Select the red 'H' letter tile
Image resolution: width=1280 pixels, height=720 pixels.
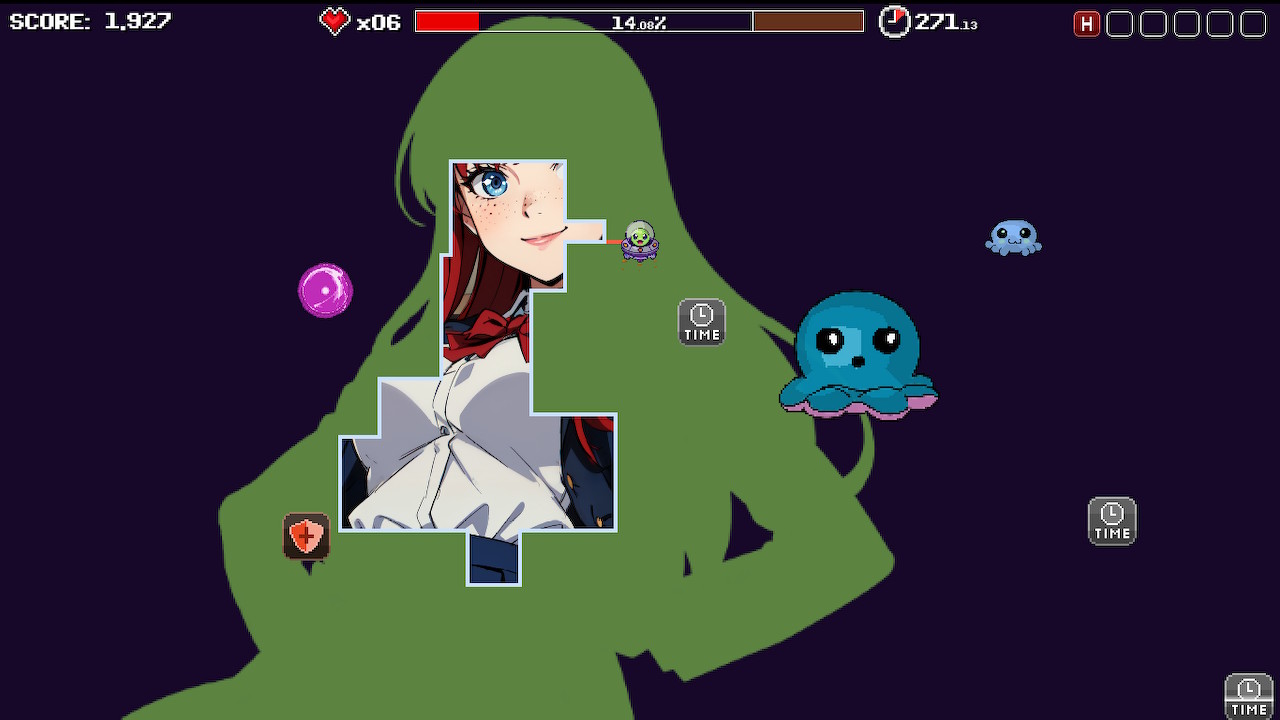(1087, 23)
